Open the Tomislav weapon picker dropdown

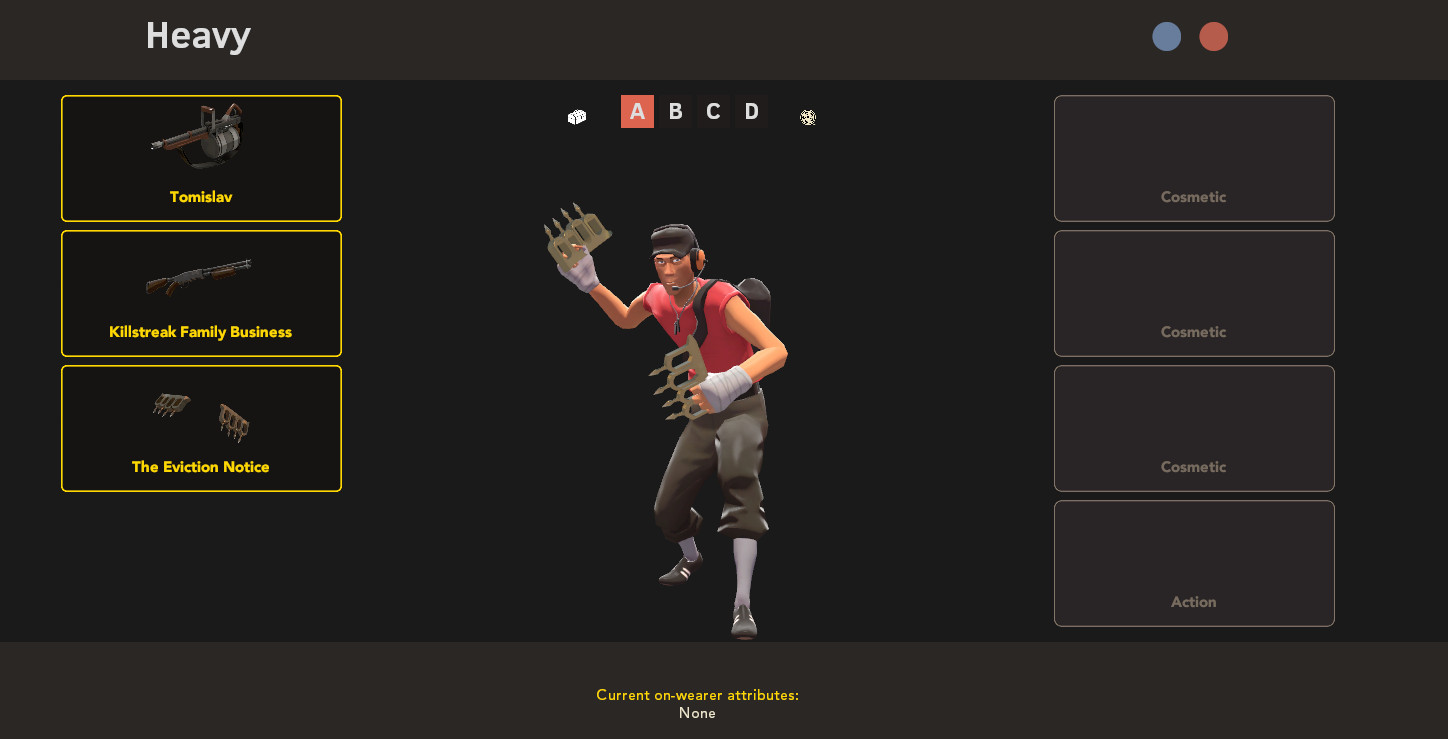coord(201,157)
